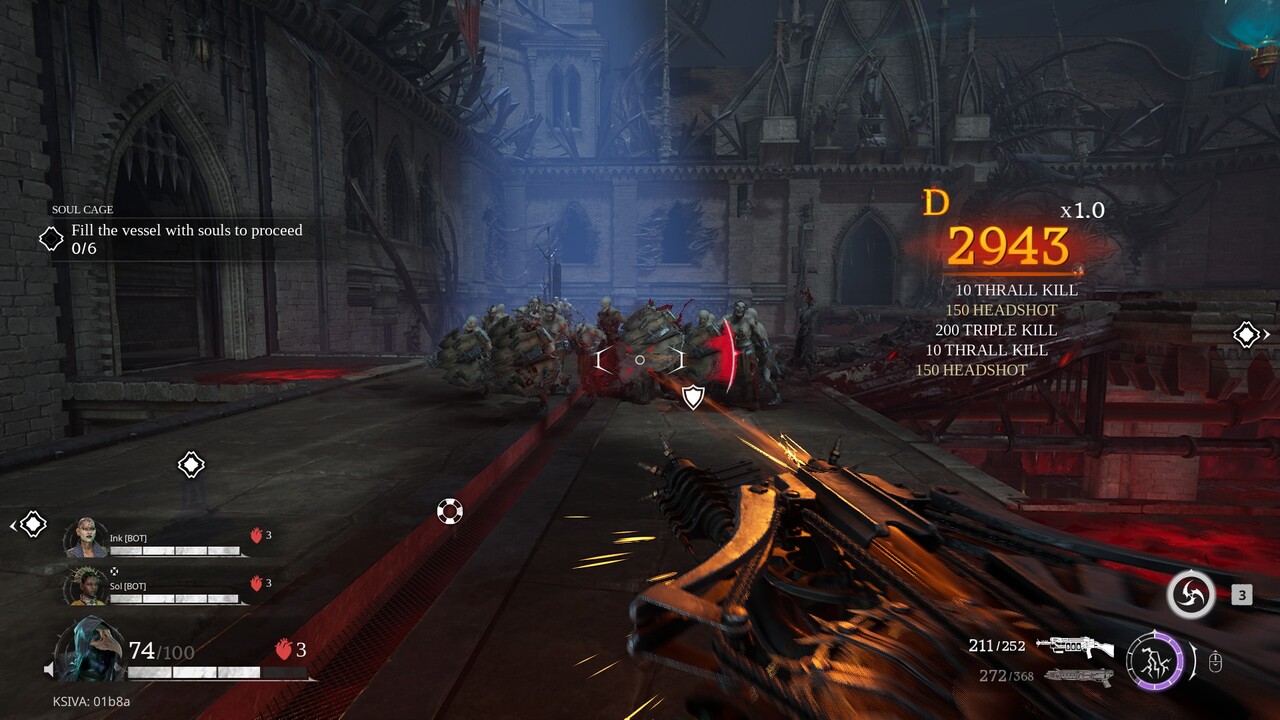1280x720 pixels.
Task: Click the lifebuoy ping marker
Action: click(450, 512)
